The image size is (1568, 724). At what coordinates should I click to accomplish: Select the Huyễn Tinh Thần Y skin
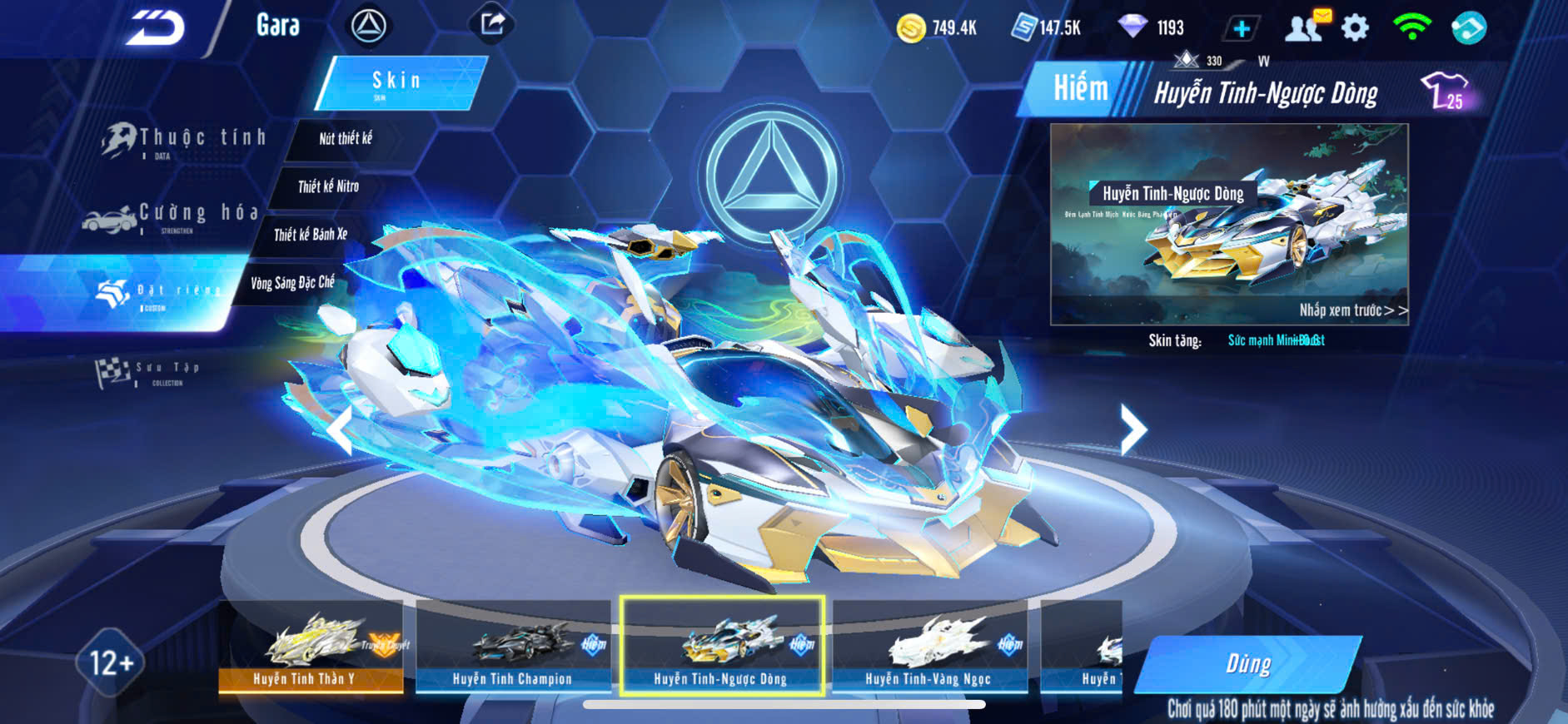[311, 647]
